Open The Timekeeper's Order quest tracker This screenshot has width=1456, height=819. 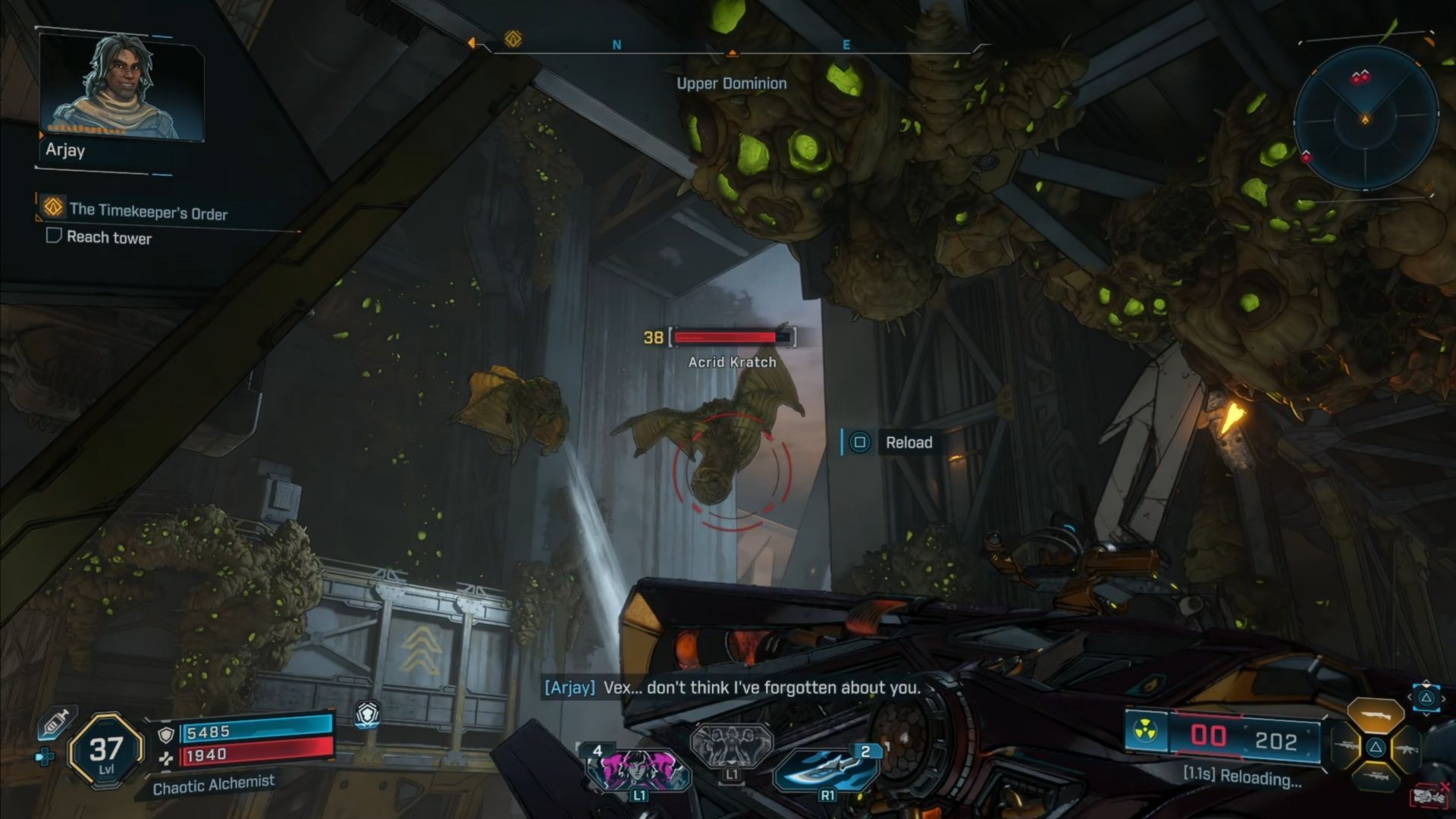(148, 212)
